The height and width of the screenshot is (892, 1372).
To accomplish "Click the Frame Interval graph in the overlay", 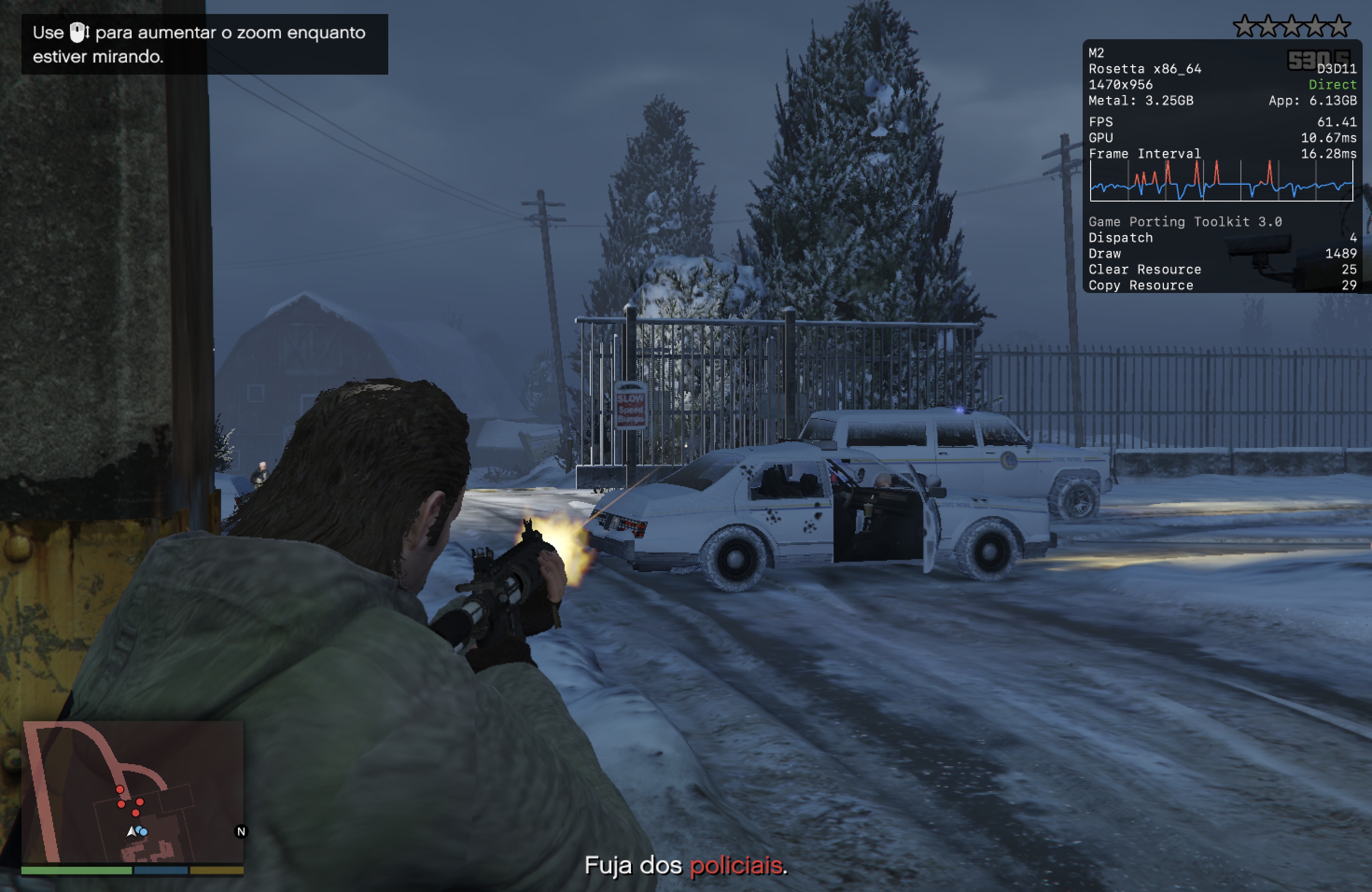I will pyautogui.click(x=1221, y=181).
